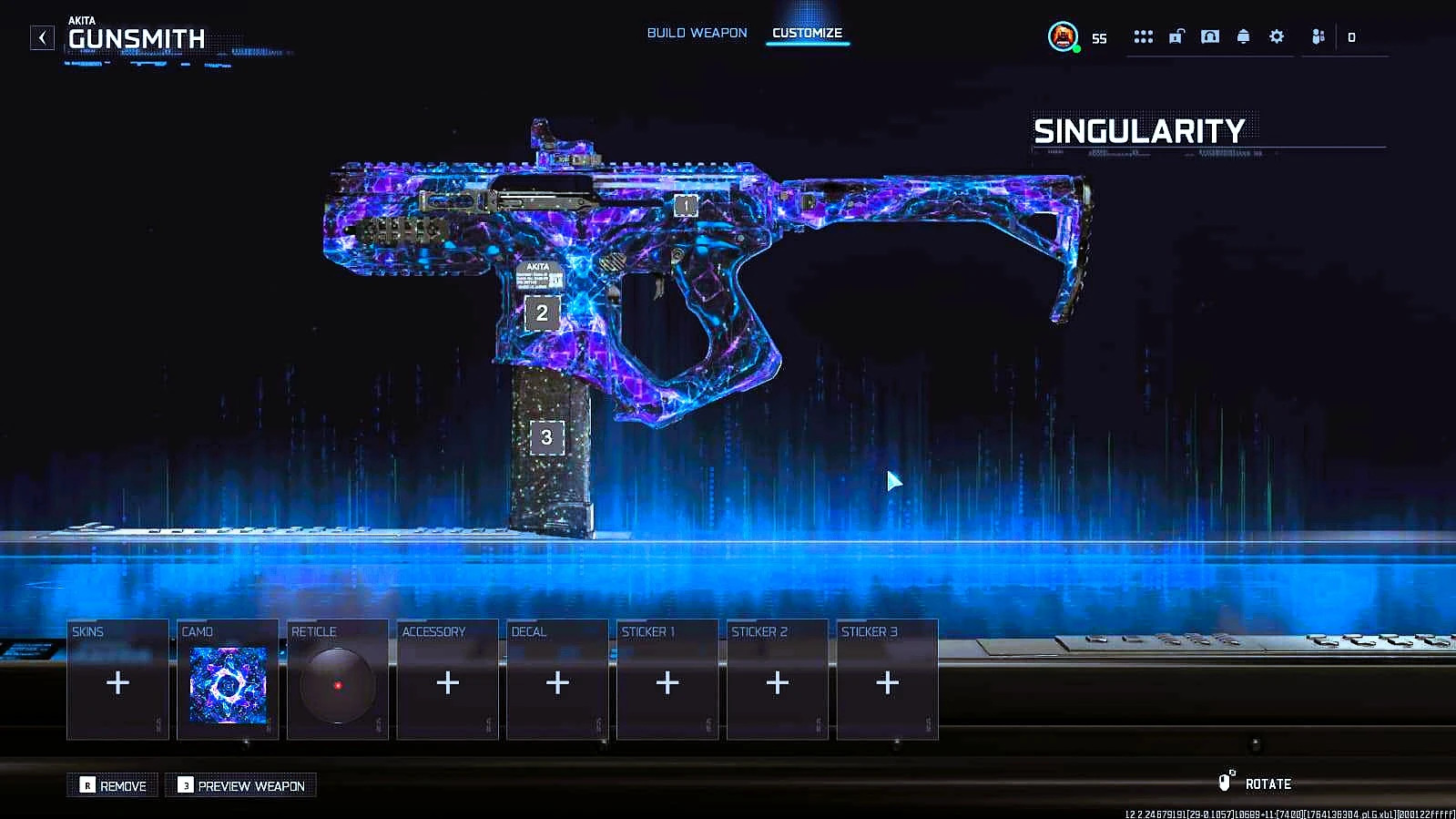Click PREVIEW WEAPON
The width and height of the screenshot is (1456, 819).
239,785
